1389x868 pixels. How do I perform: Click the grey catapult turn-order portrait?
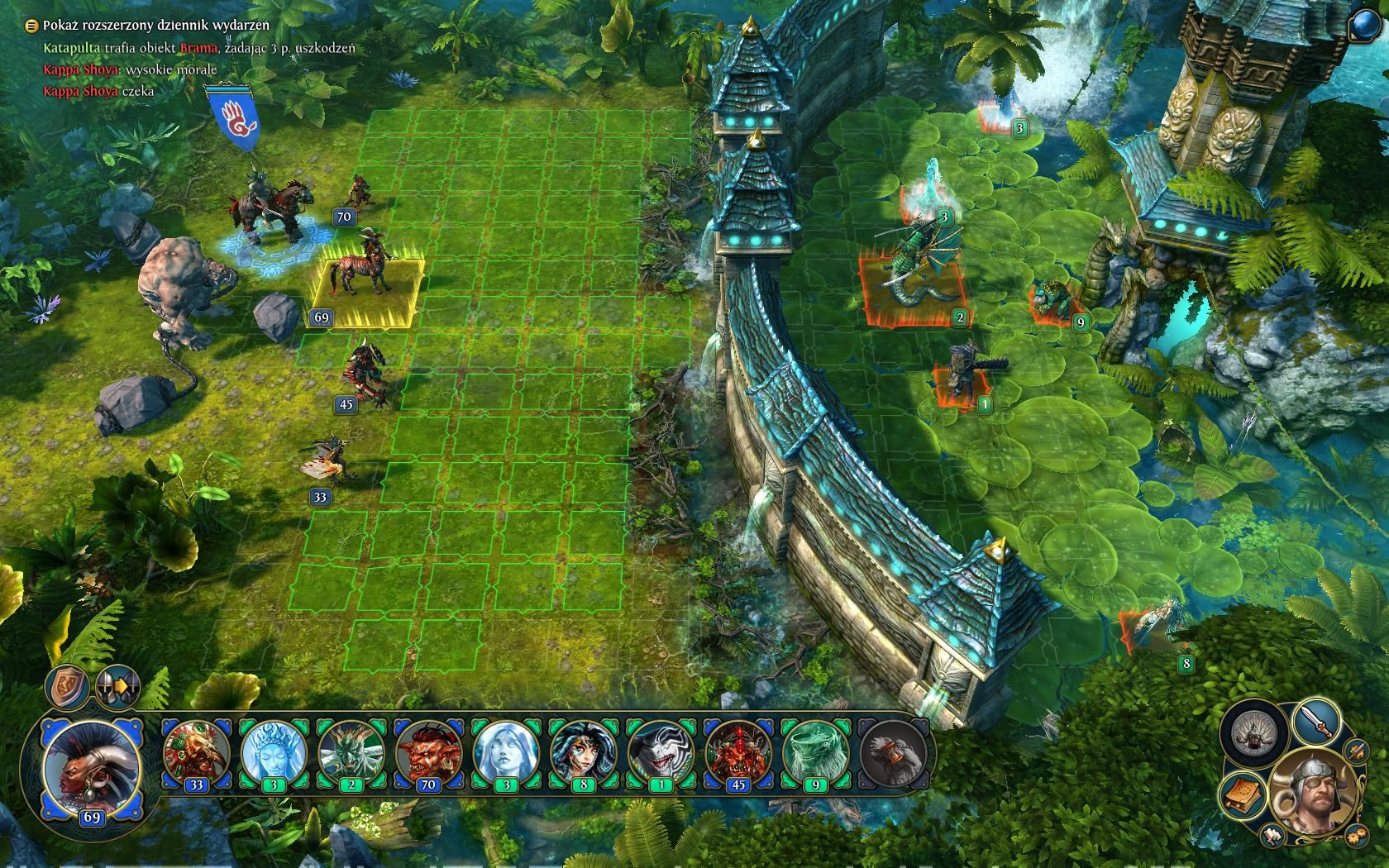click(893, 751)
